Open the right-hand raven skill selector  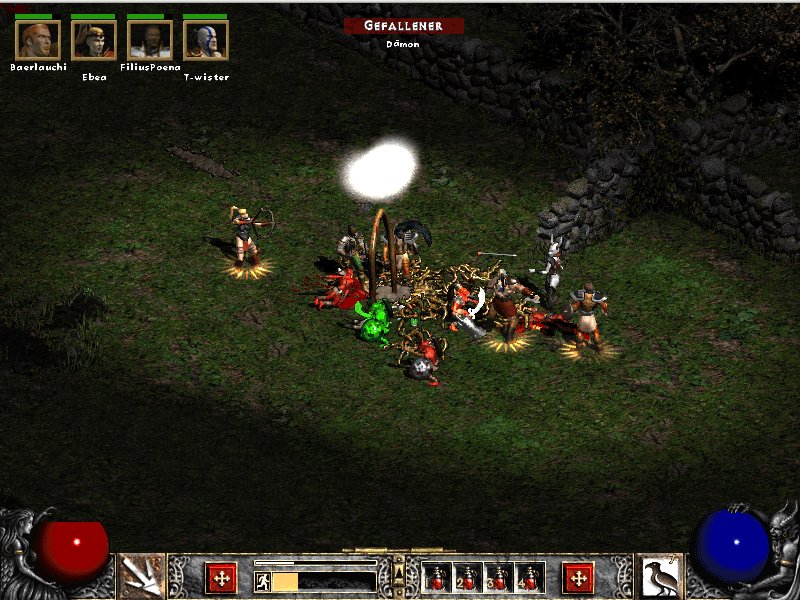[659, 576]
